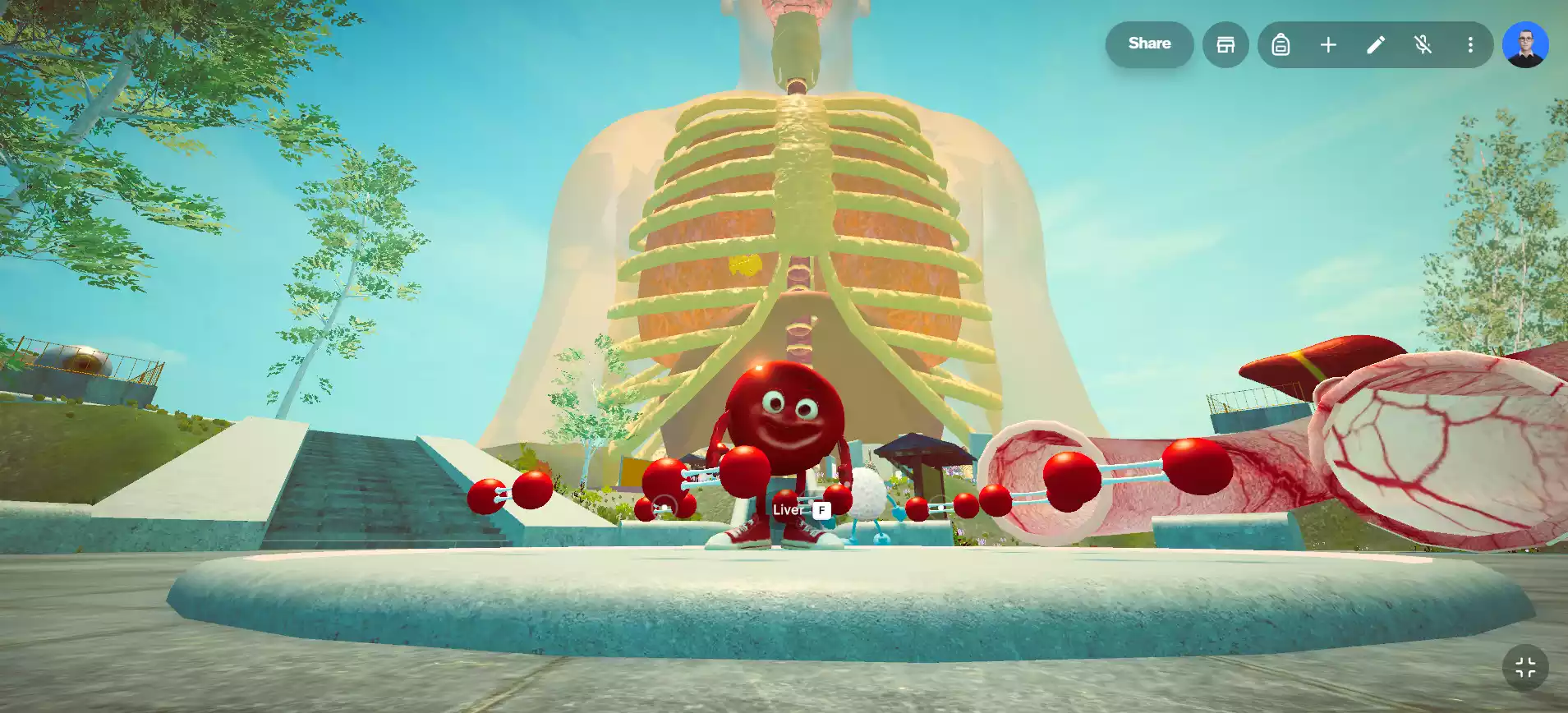Open the user profile avatar
The width and height of the screenshot is (1568, 713).
[x=1525, y=44]
